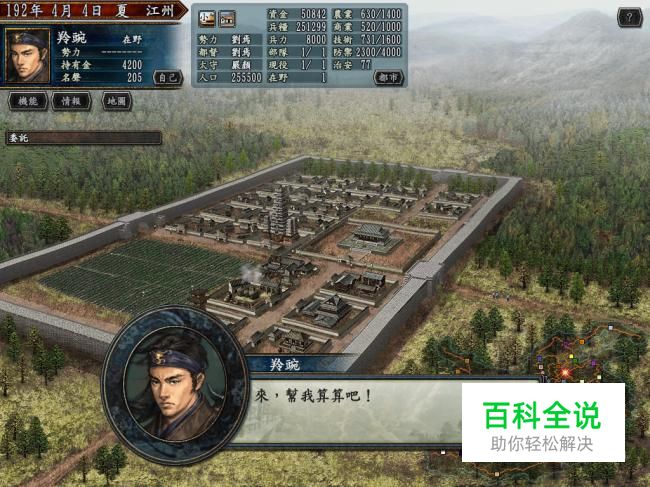
Task: Open help with the question mark button
Action: click(628, 17)
